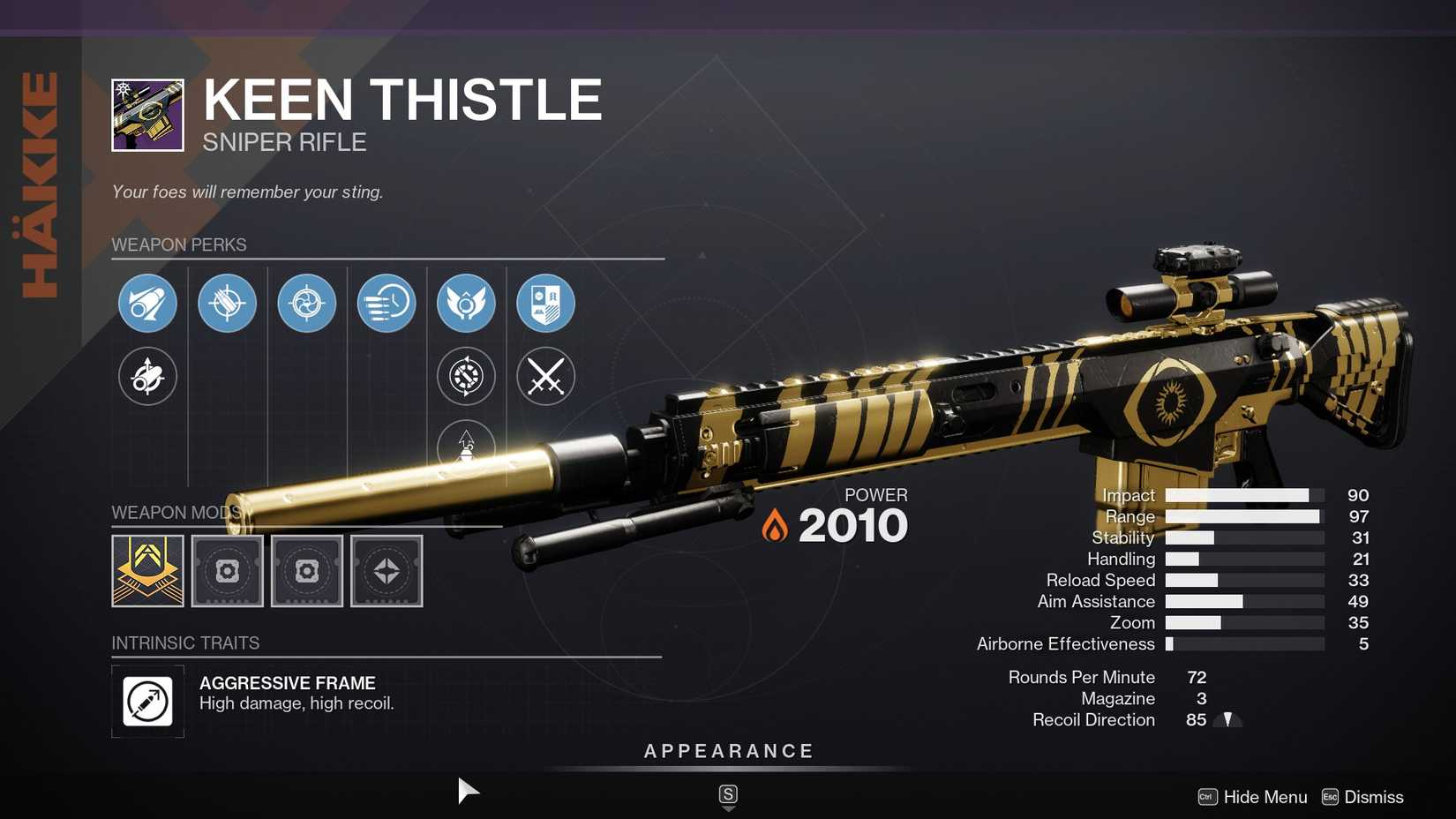
Task: Click the shield perk in the last column
Action: [x=545, y=303]
